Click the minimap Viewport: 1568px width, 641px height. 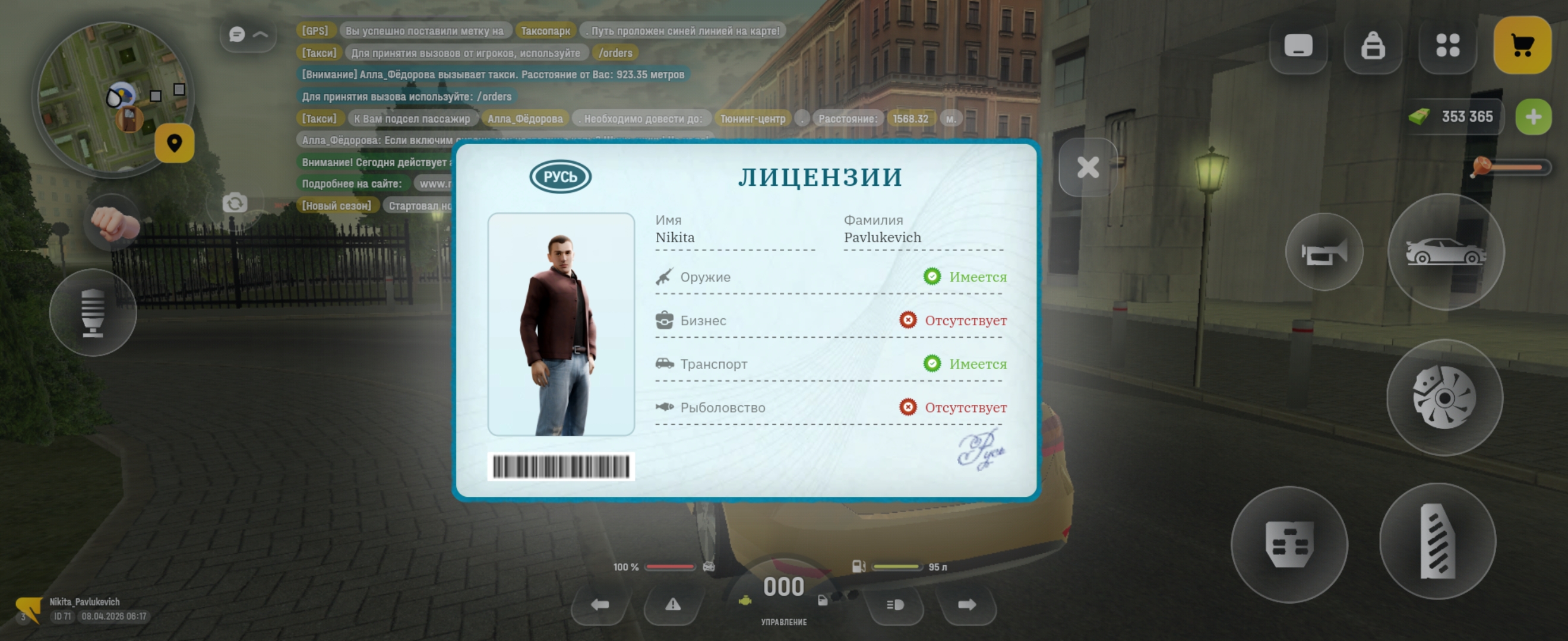[x=113, y=97]
